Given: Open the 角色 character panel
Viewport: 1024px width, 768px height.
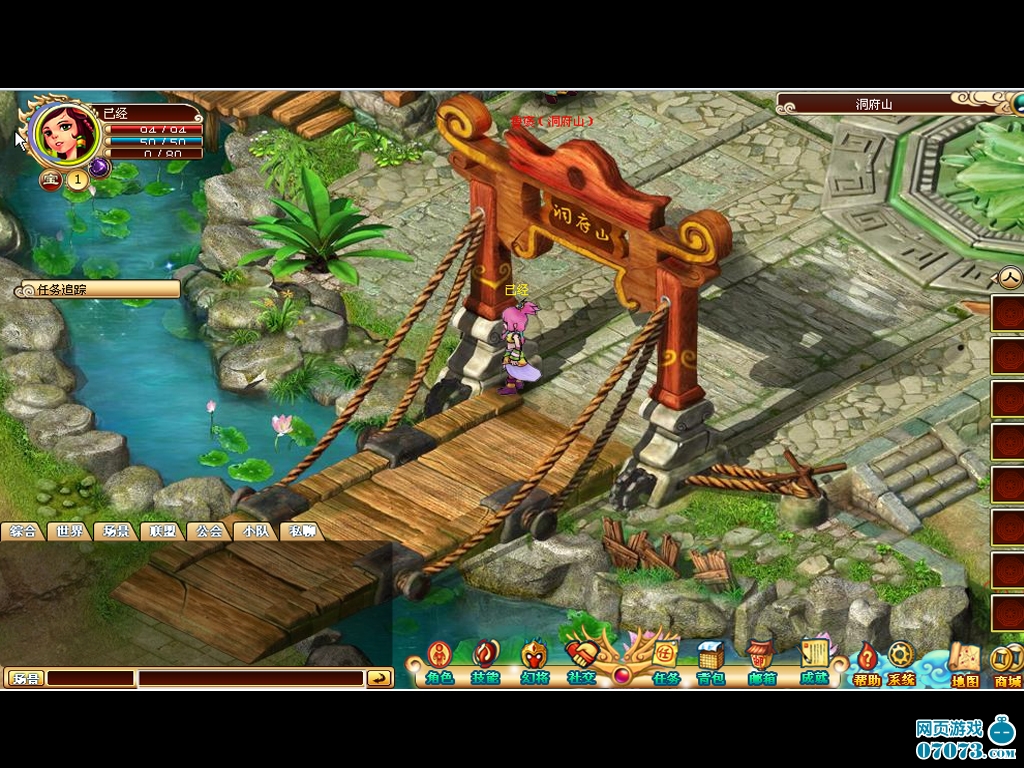Looking at the screenshot, I should coord(439,660).
